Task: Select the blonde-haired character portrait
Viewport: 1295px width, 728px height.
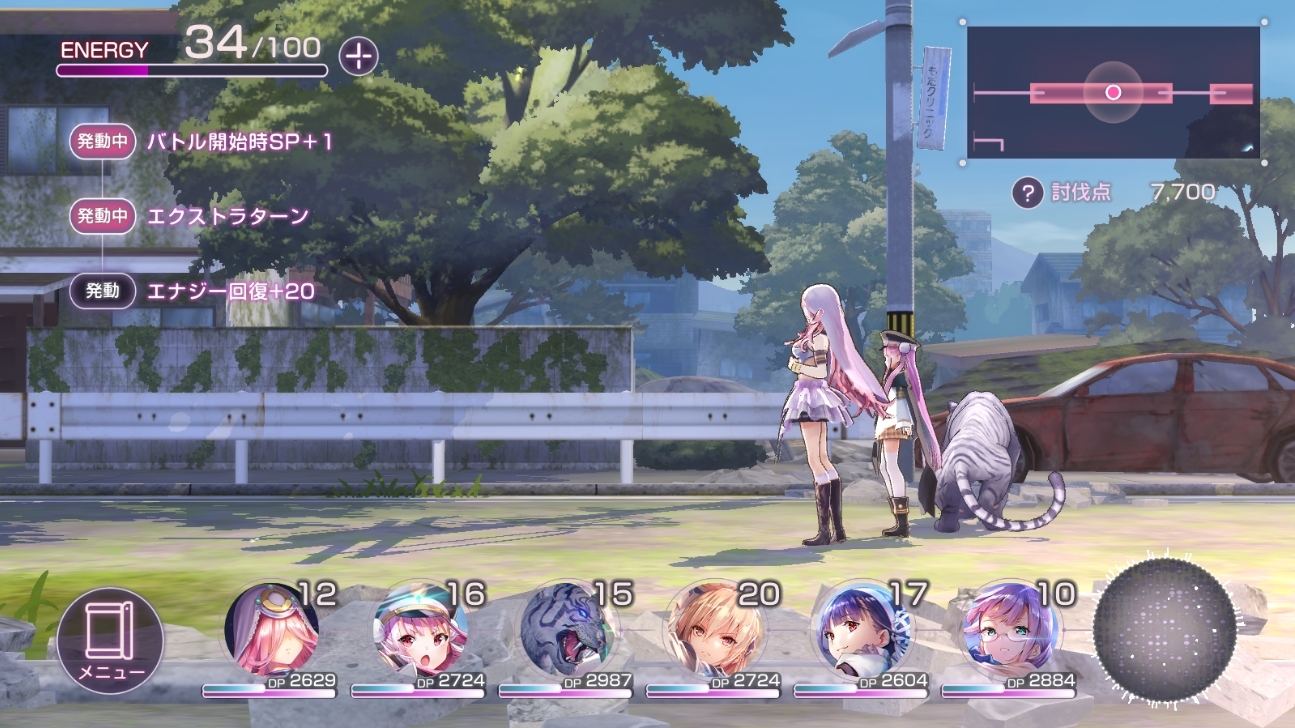Action: [x=714, y=630]
